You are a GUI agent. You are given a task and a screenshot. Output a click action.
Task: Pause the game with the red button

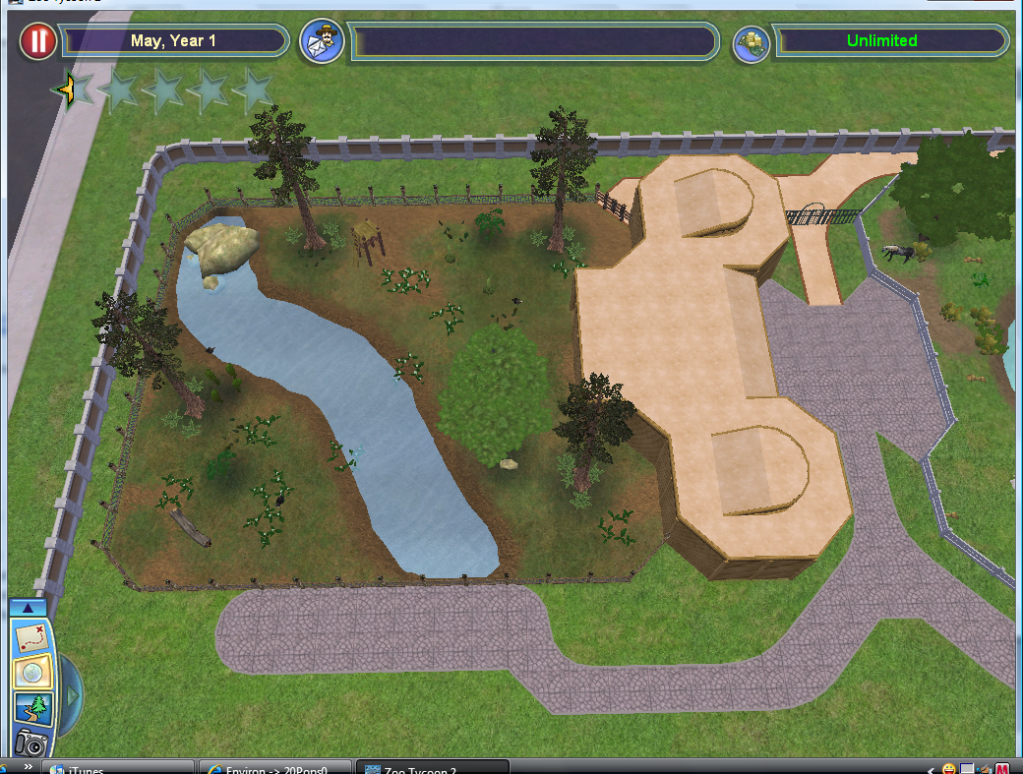(38, 41)
